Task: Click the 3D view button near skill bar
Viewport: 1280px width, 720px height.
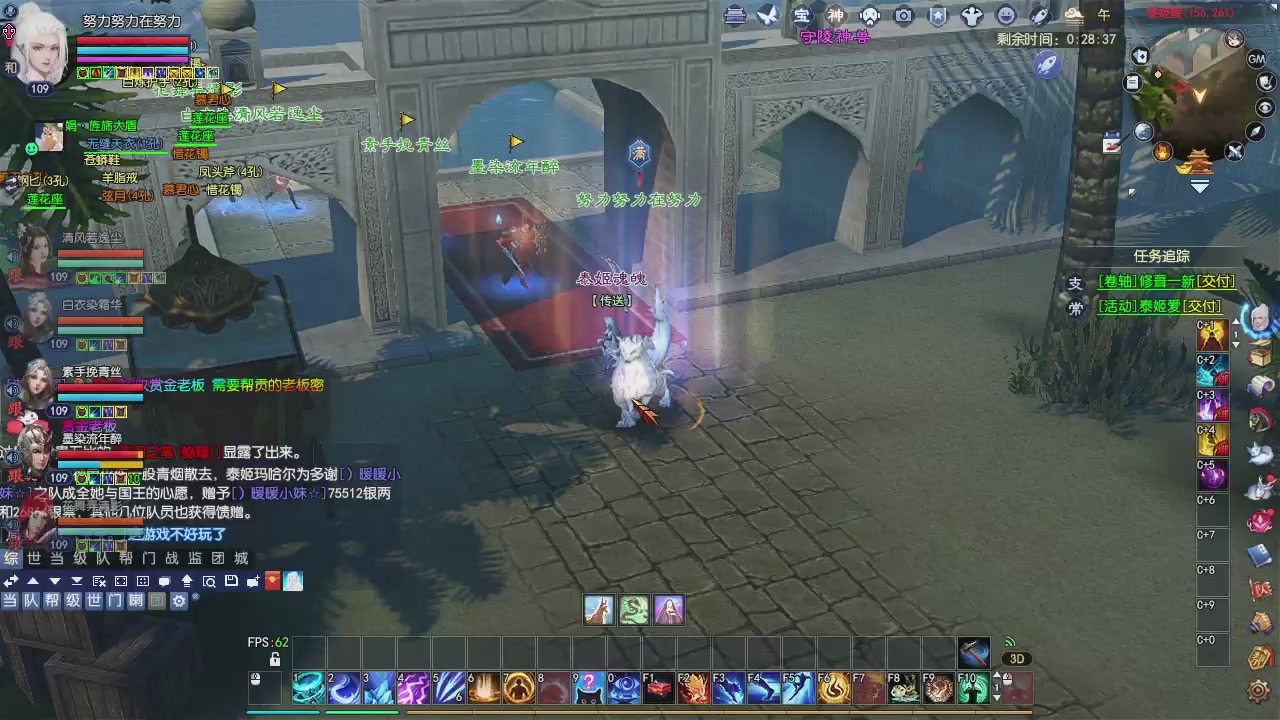Action: (x=1017, y=658)
